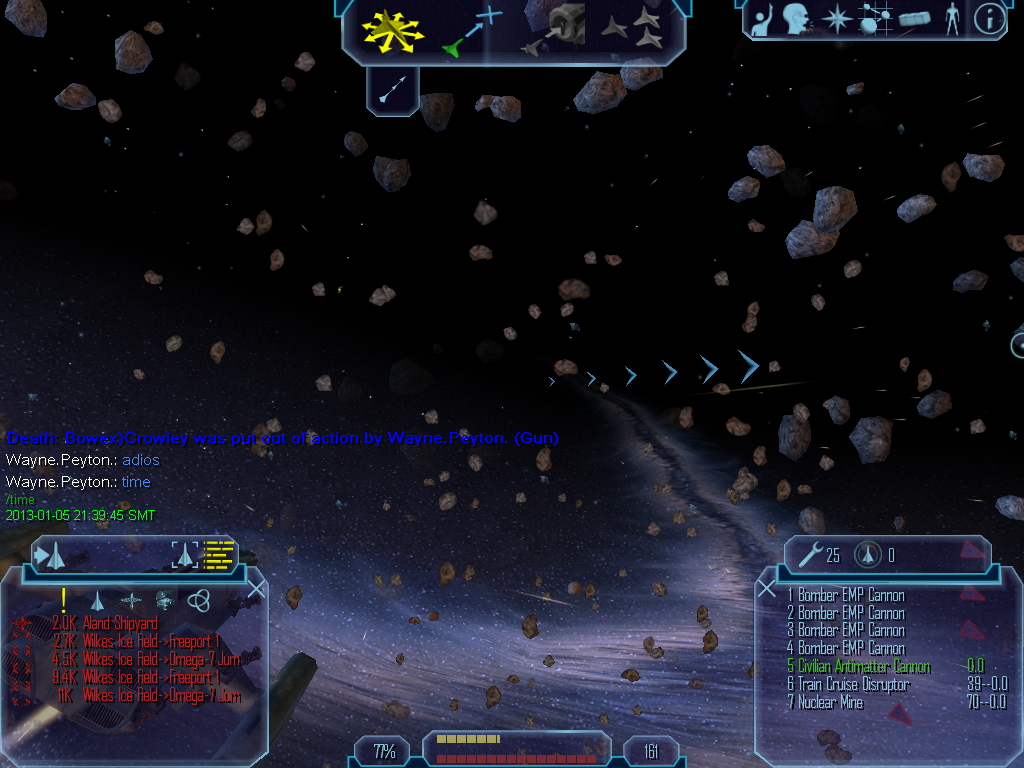Select Train Cruise Disruptor in weapon list
1024x768 pixels.
[x=854, y=685]
